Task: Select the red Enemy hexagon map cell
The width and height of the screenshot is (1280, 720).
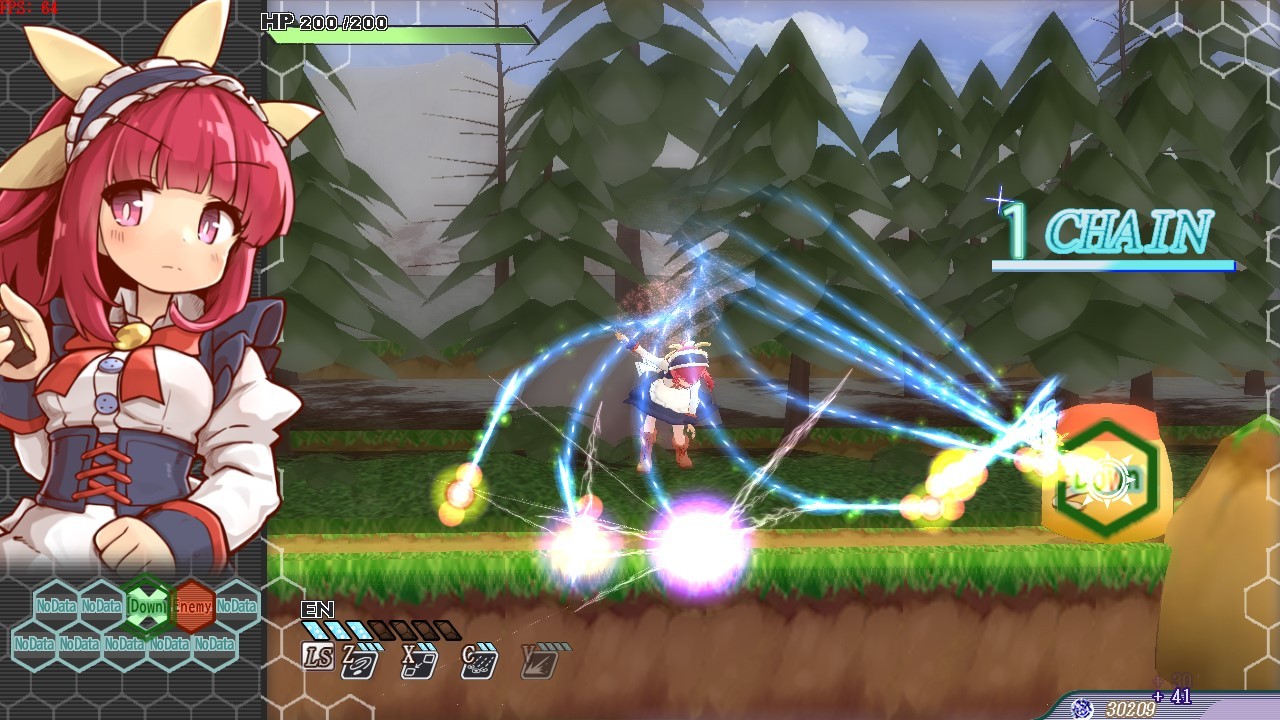Action: point(191,606)
